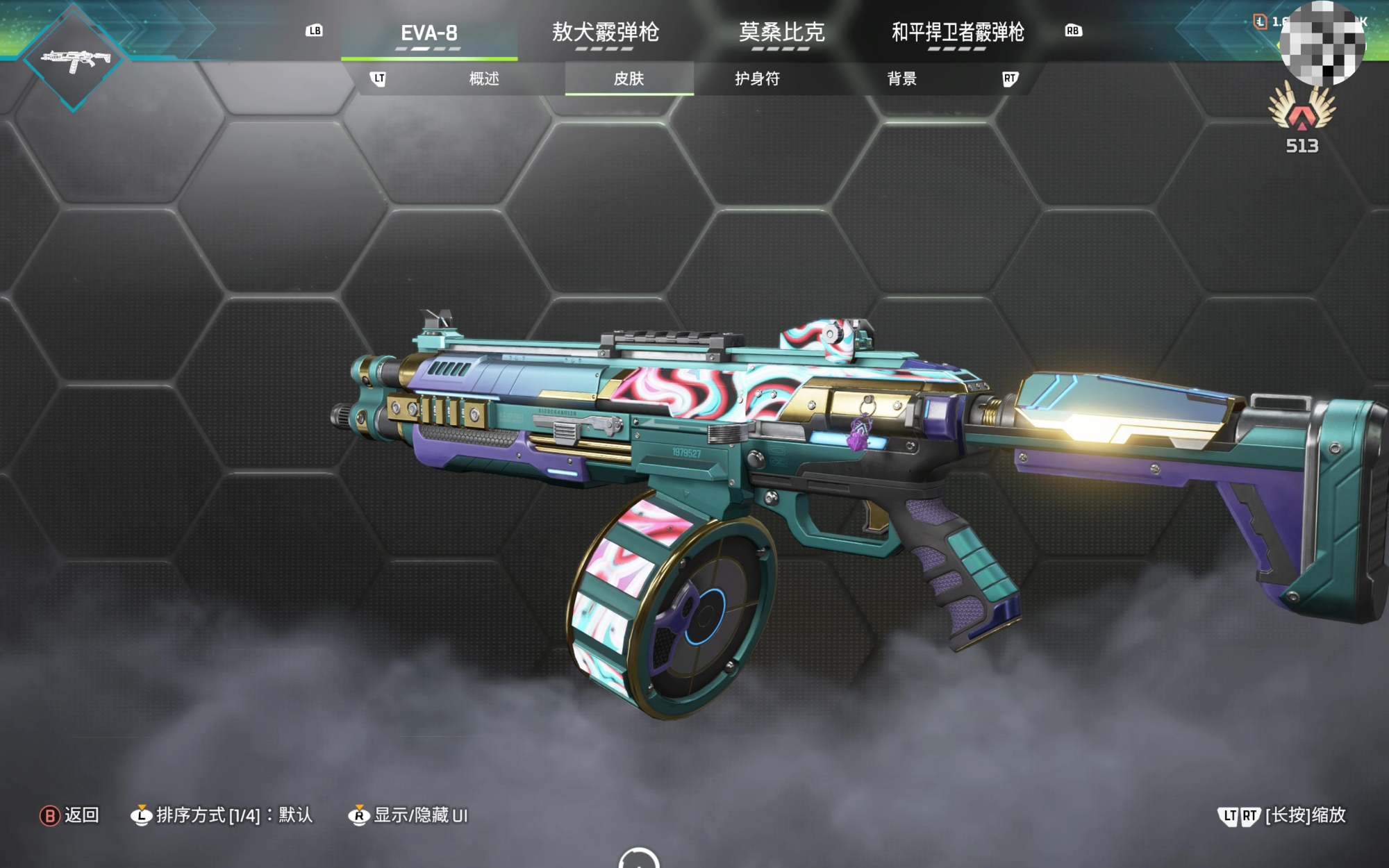This screenshot has height=868, width=1389.
Task: Click the 返回 back button
Action: point(70,815)
